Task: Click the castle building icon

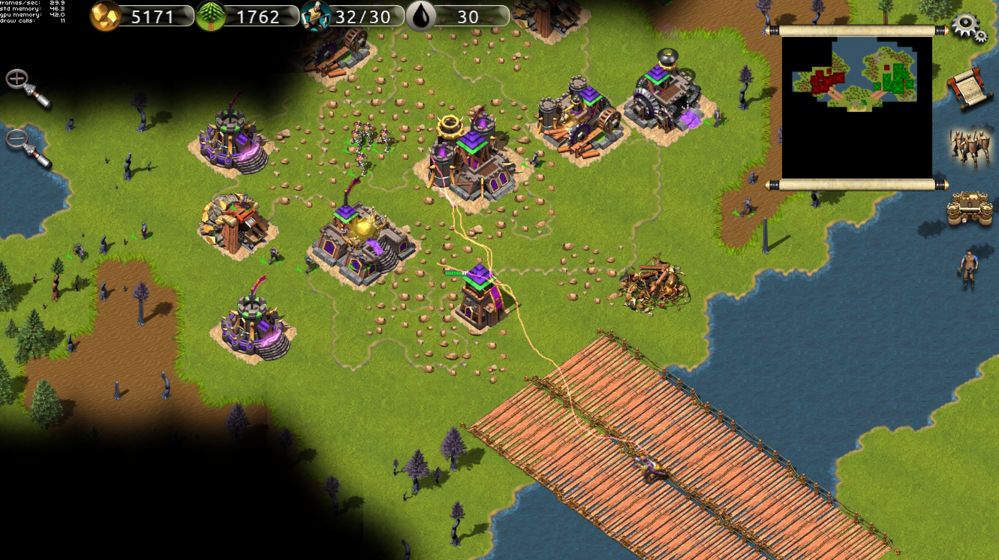Action: [968, 208]
